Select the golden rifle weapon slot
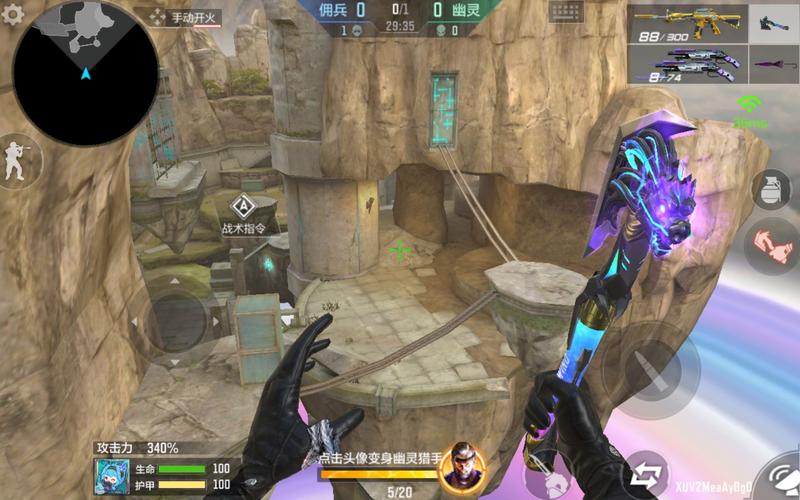The image size is (800, 500). (687, 22)
